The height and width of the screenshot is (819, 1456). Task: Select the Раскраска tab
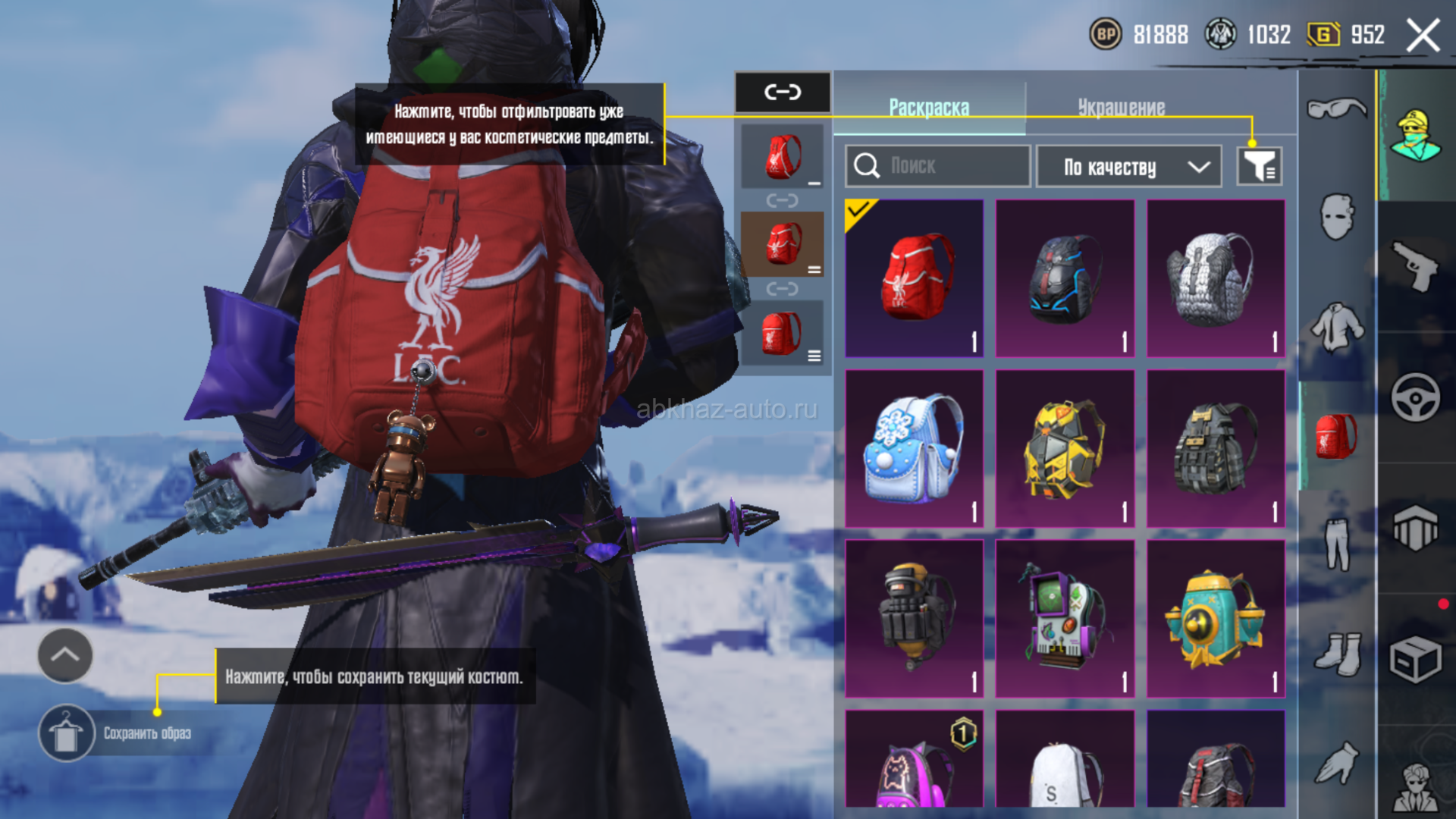[929, 108]
